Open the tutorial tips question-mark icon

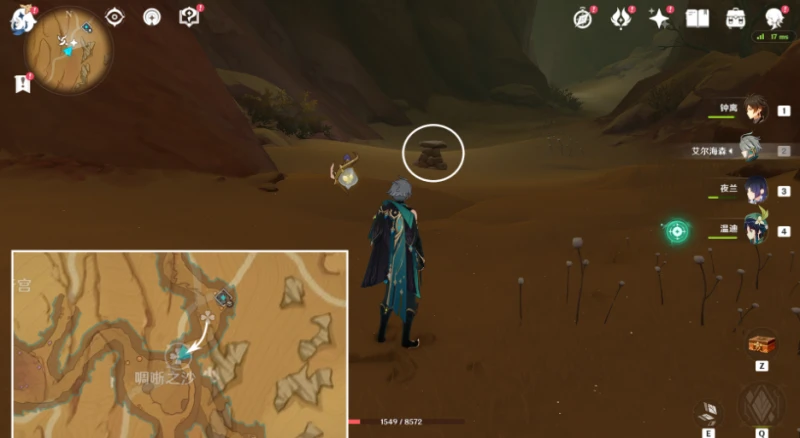pos(188,17)
